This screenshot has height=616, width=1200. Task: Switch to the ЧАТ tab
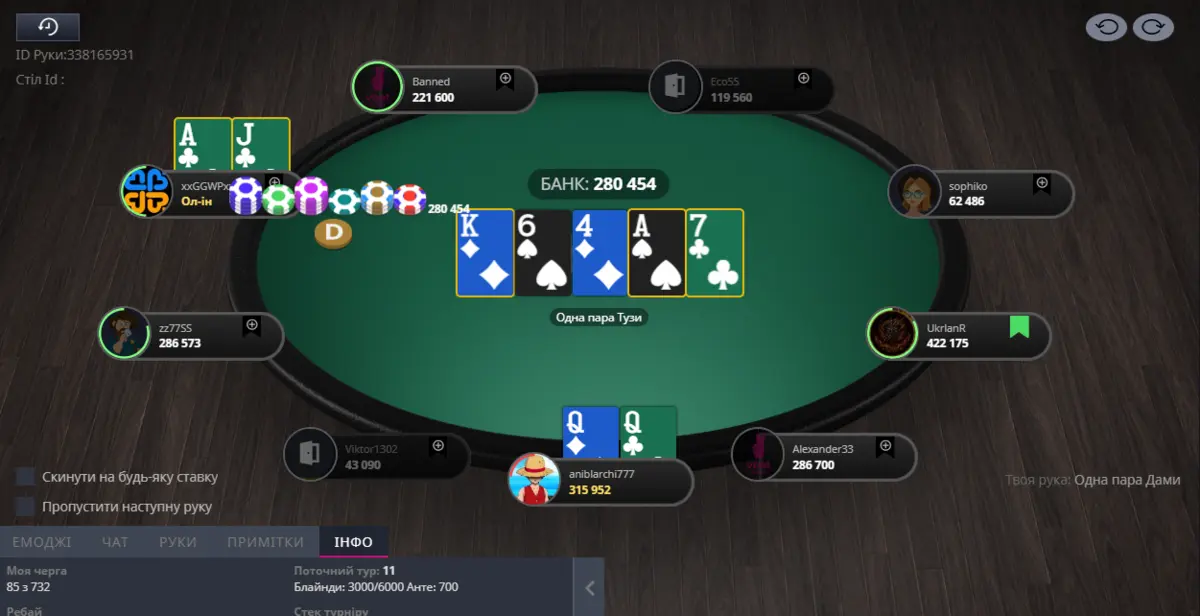(115, 542)
